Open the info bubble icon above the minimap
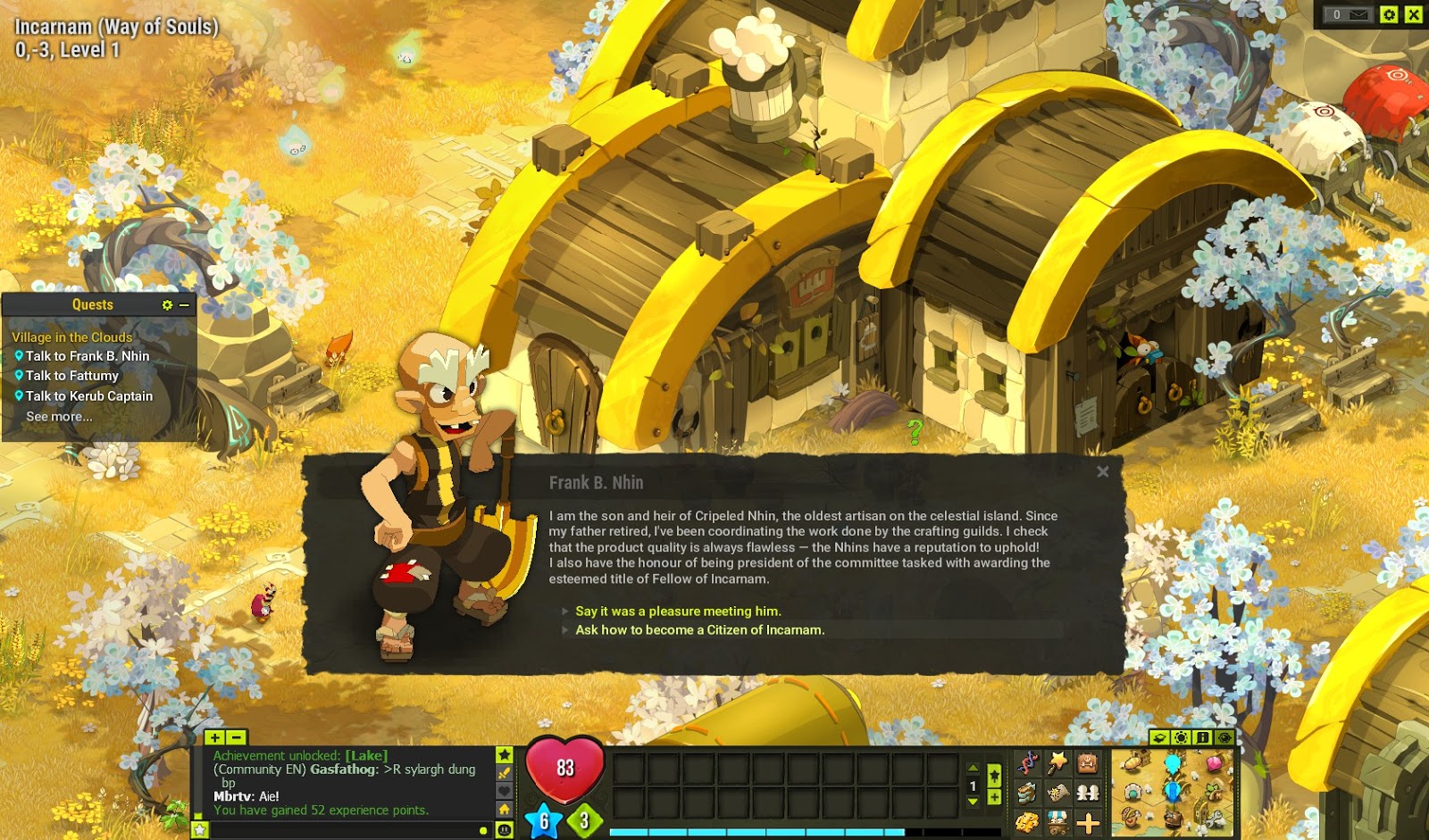Image resolution: width=1429 pixels, height=840 pixels. click(1202, 737)
